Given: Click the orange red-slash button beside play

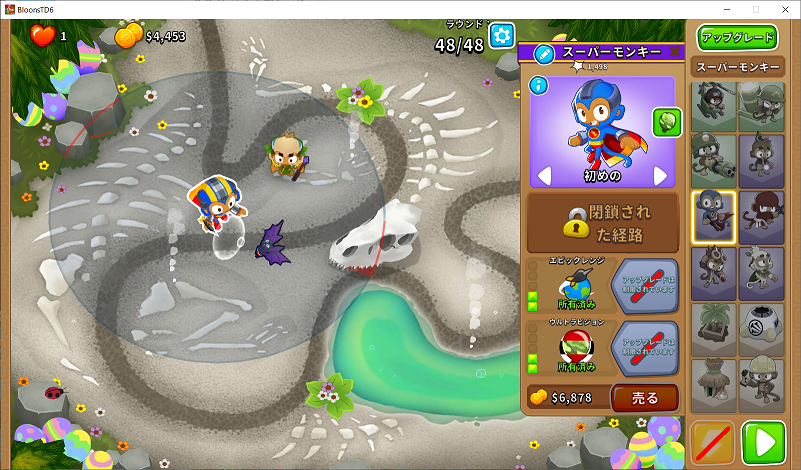Looking at the screenshot, I should coord(713,442).
